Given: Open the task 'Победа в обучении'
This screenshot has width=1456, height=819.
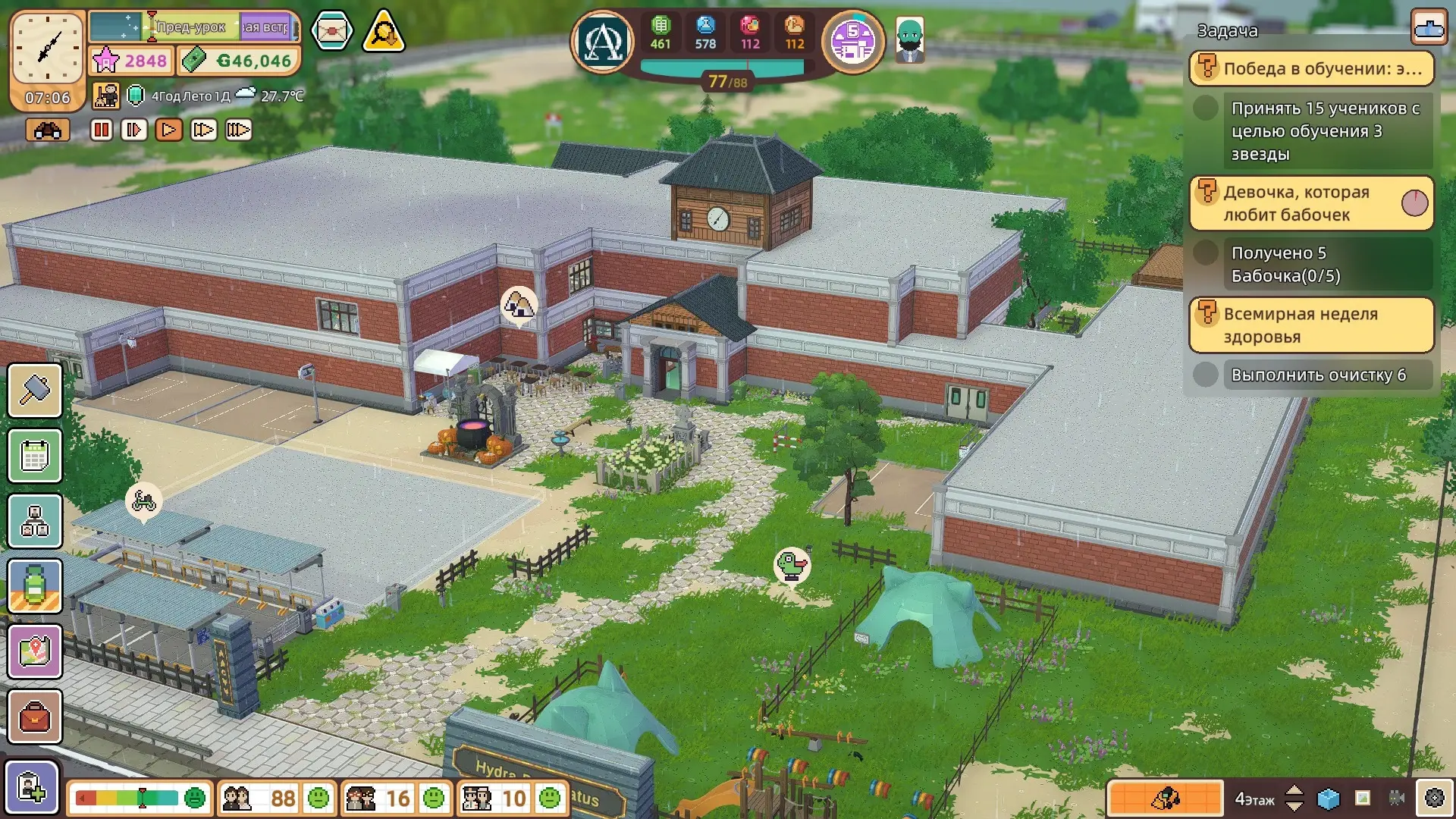Looking at the screenshot, I should tap(1311, 68).
